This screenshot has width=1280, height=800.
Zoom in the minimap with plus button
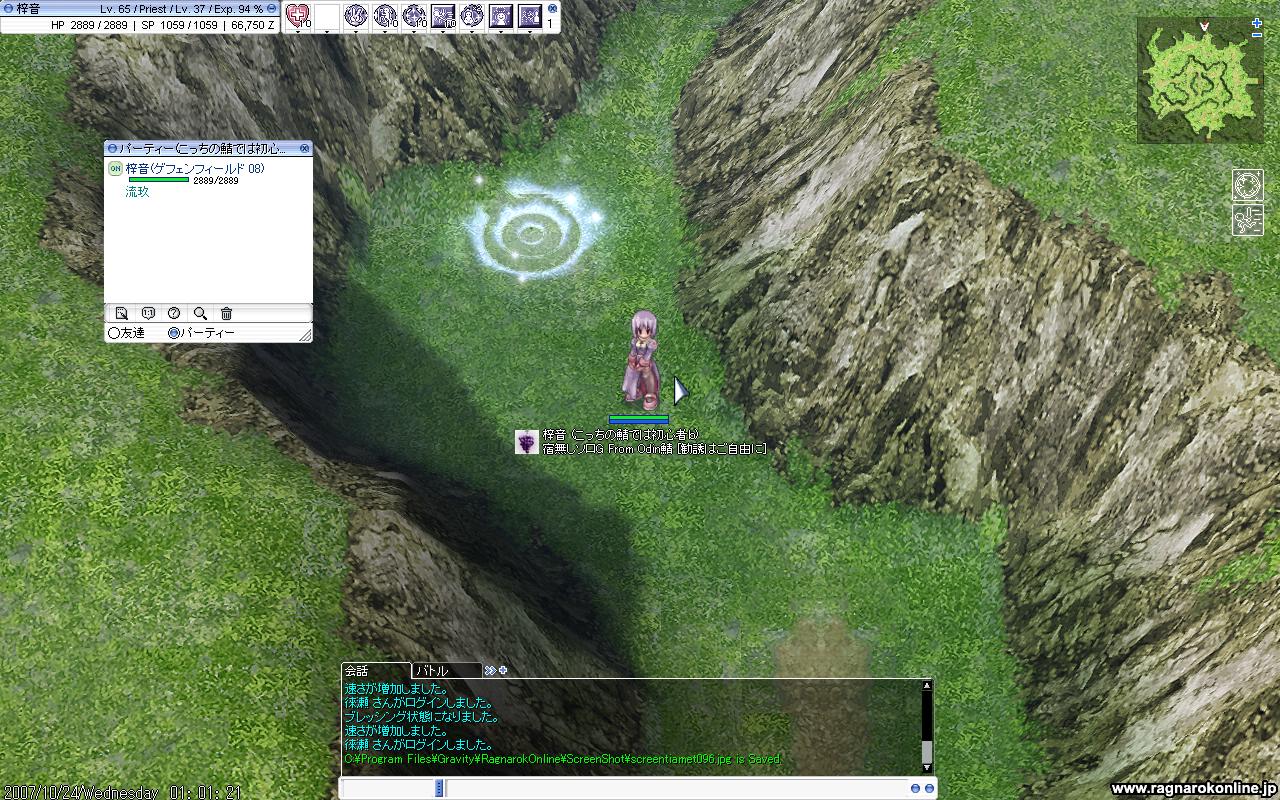(1257, 35)
